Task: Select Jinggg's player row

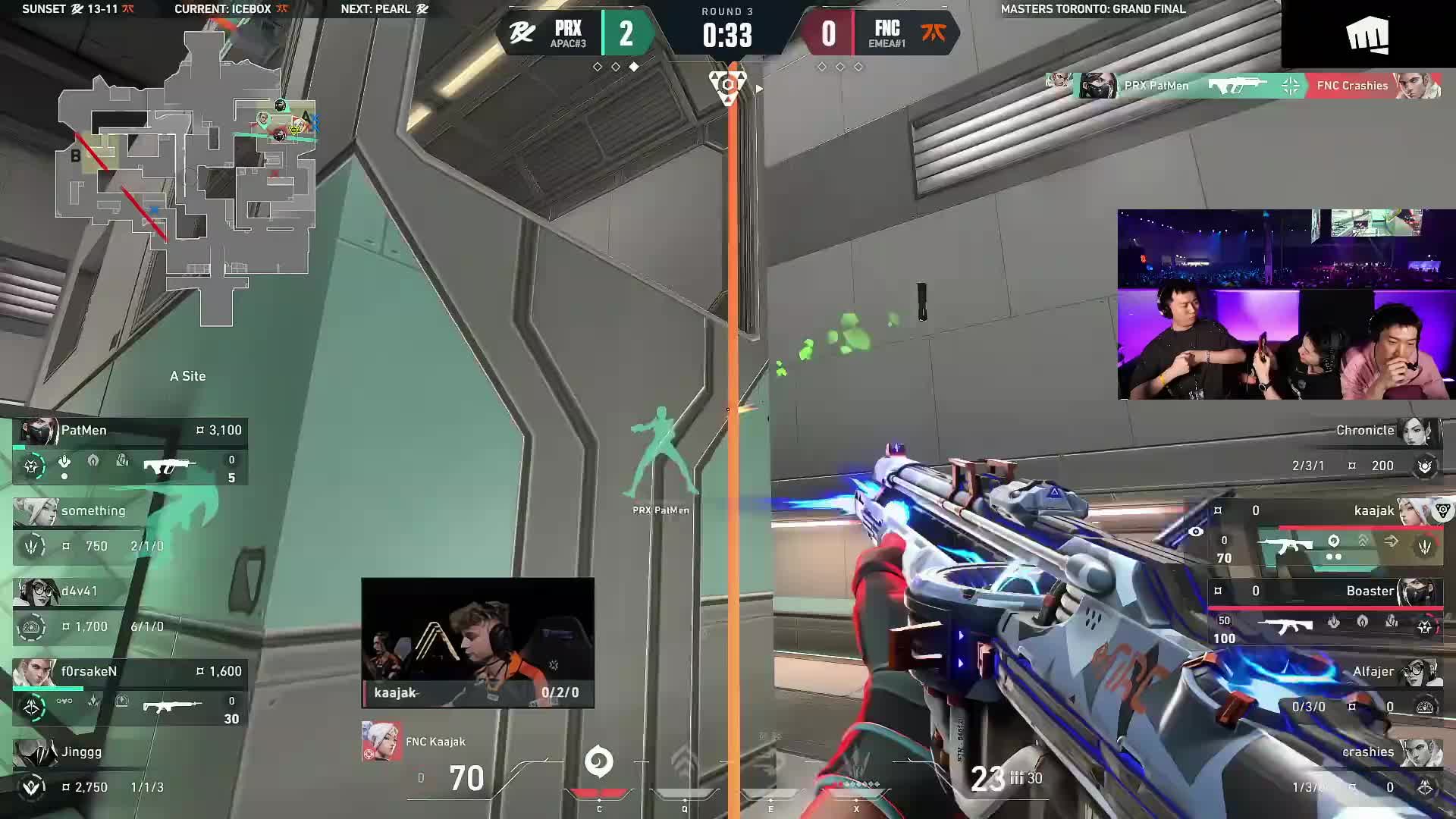Action: coord(130,770)
